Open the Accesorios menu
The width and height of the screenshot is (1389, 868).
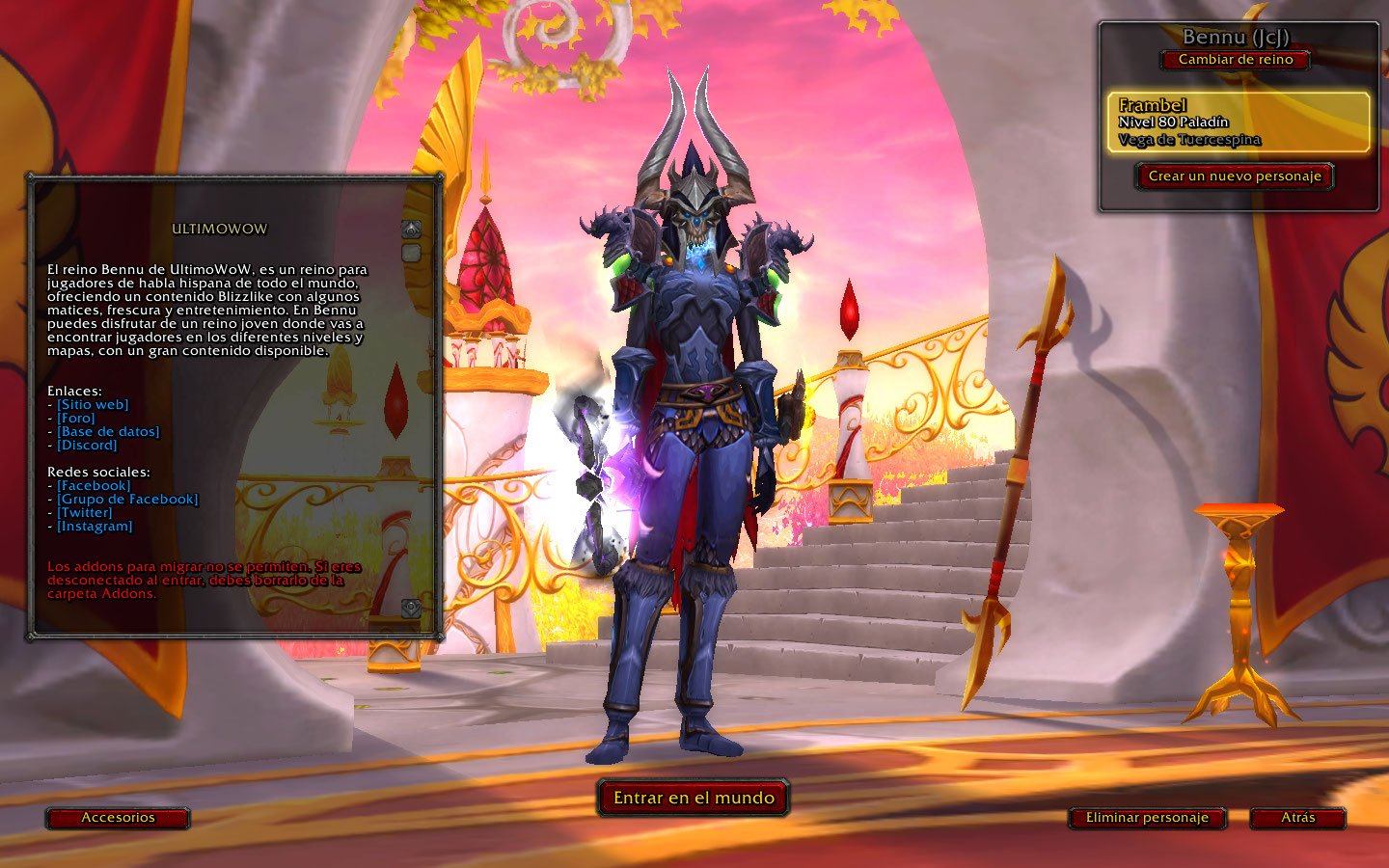[118, 818]
